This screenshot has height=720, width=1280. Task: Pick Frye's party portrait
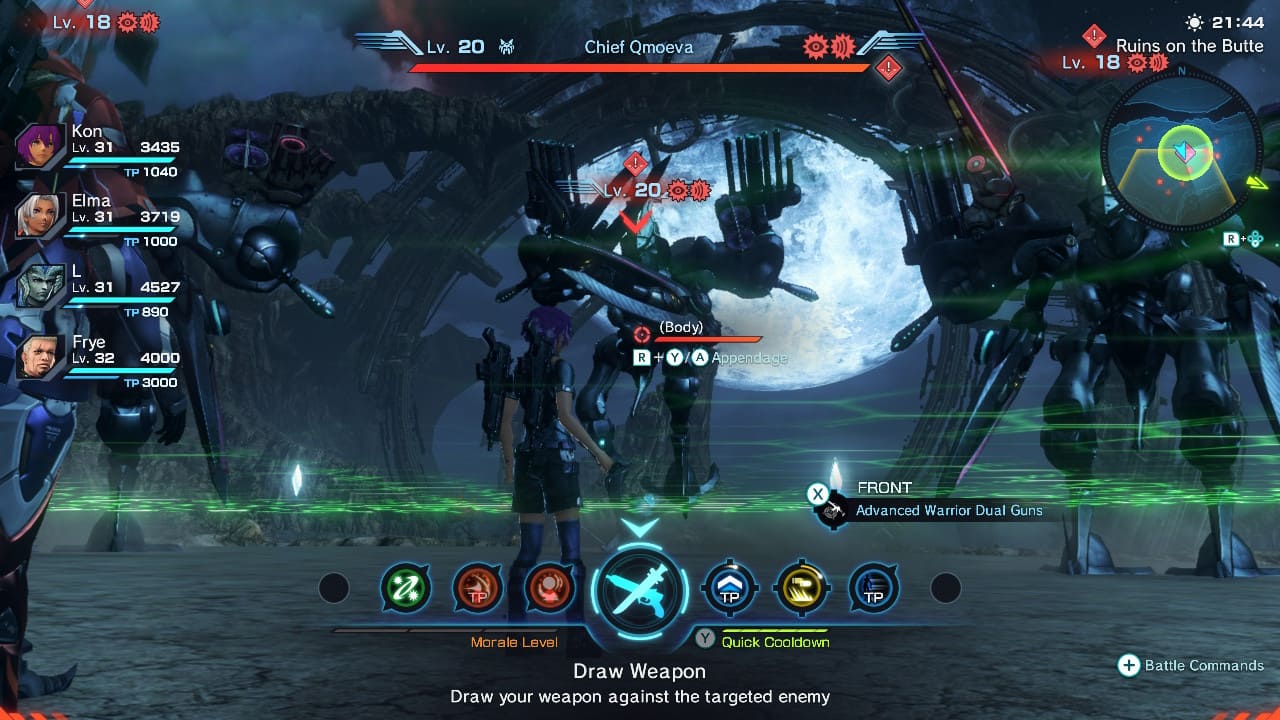[41, 358]
